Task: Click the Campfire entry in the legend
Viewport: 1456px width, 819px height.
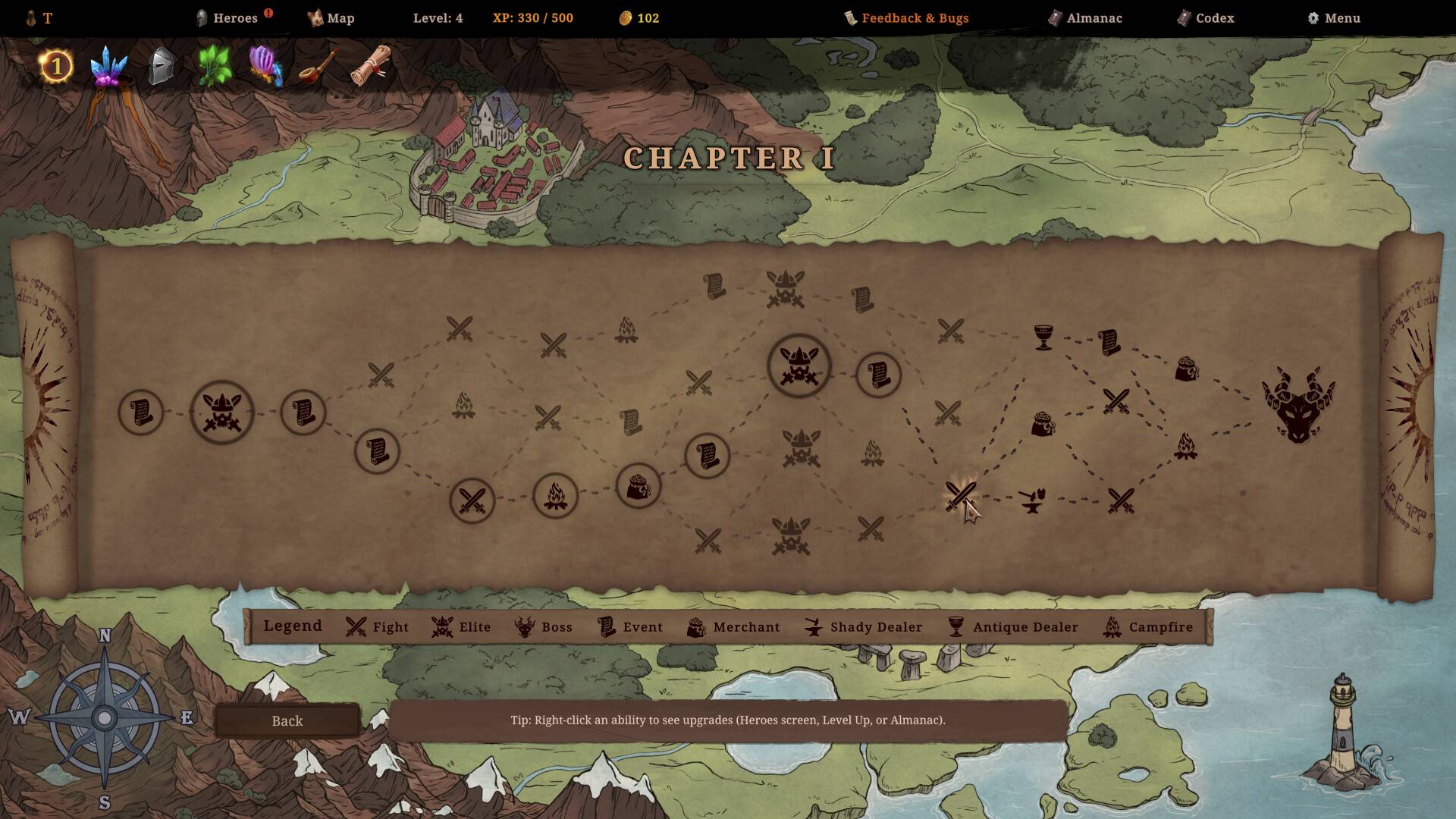Action: (1148, 627)
